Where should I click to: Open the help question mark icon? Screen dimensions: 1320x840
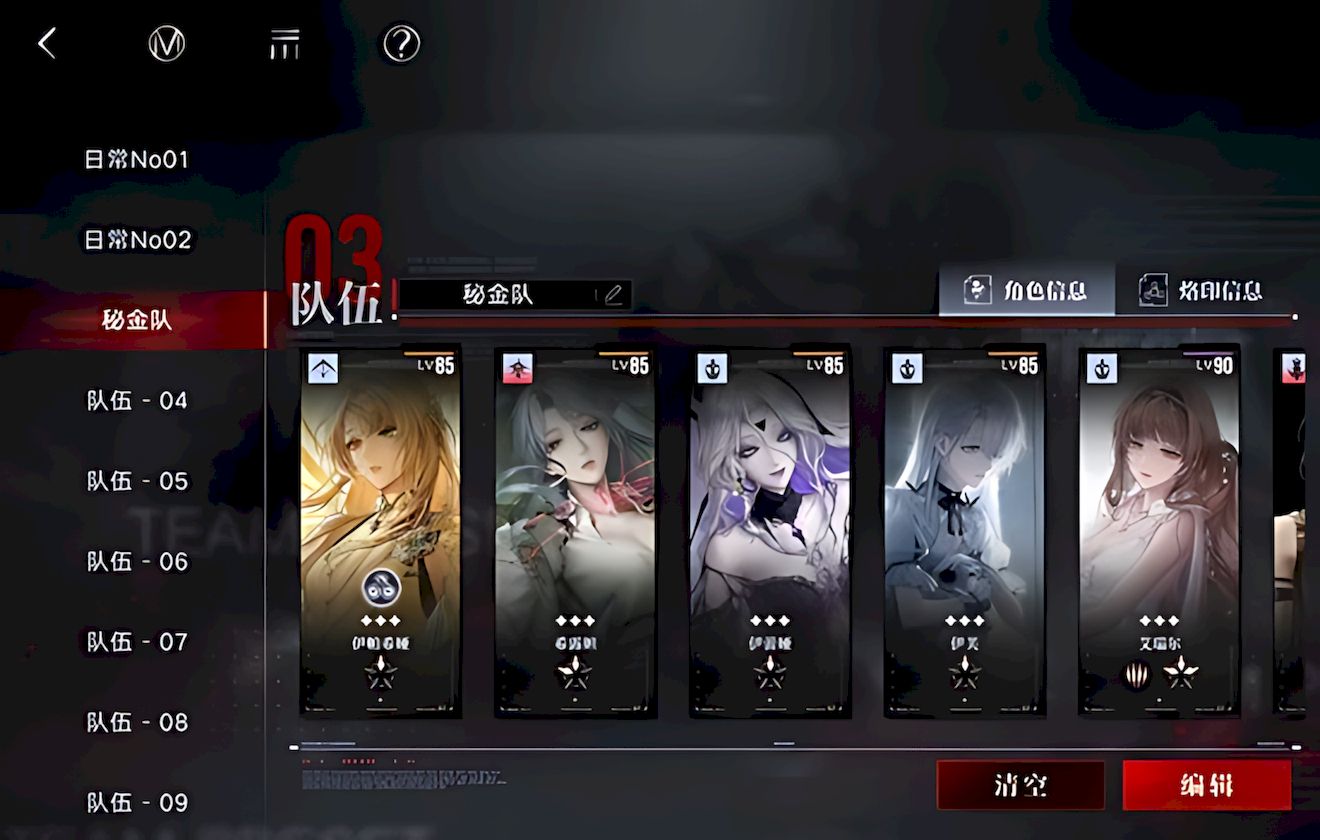(x=401, y=44)
